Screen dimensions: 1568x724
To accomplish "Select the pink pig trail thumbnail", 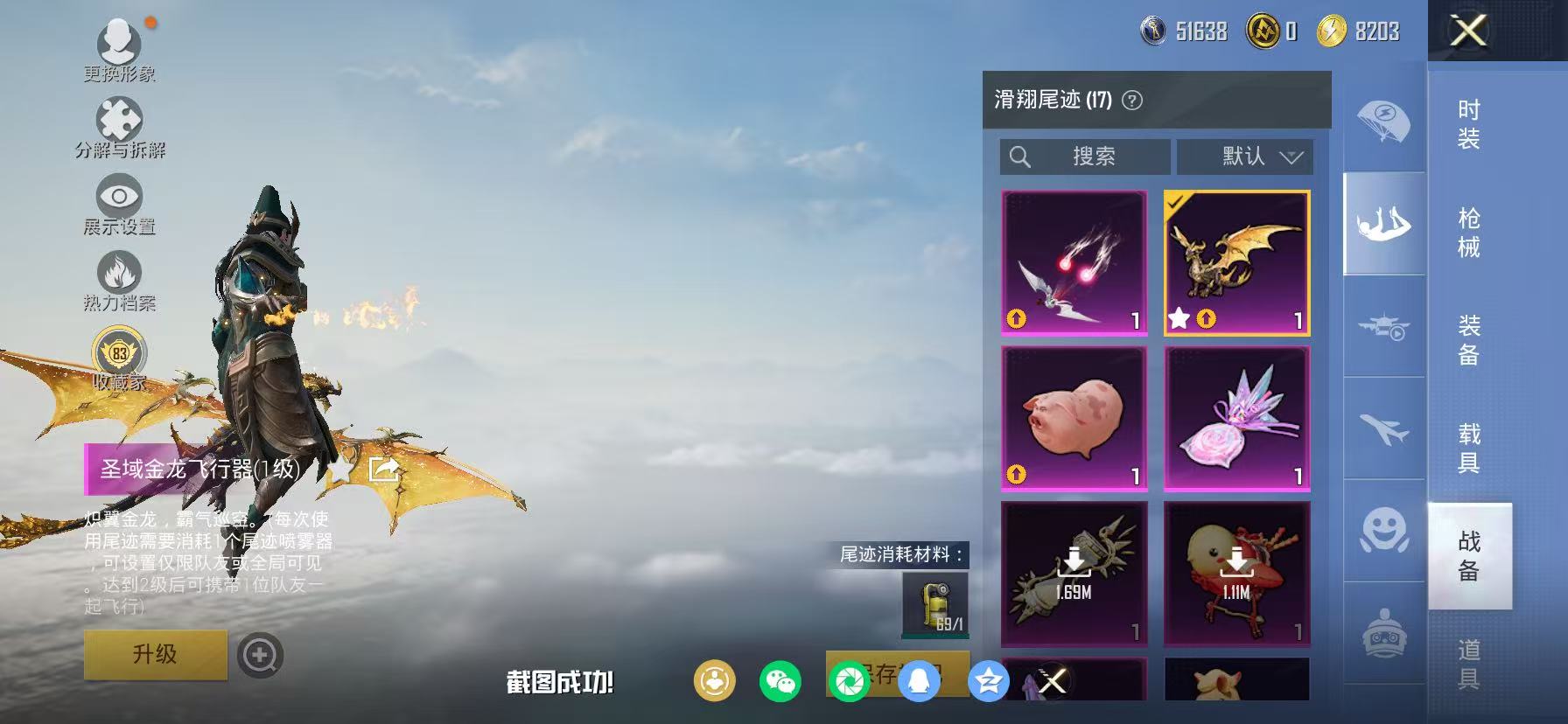I will tap(1073, 418).
